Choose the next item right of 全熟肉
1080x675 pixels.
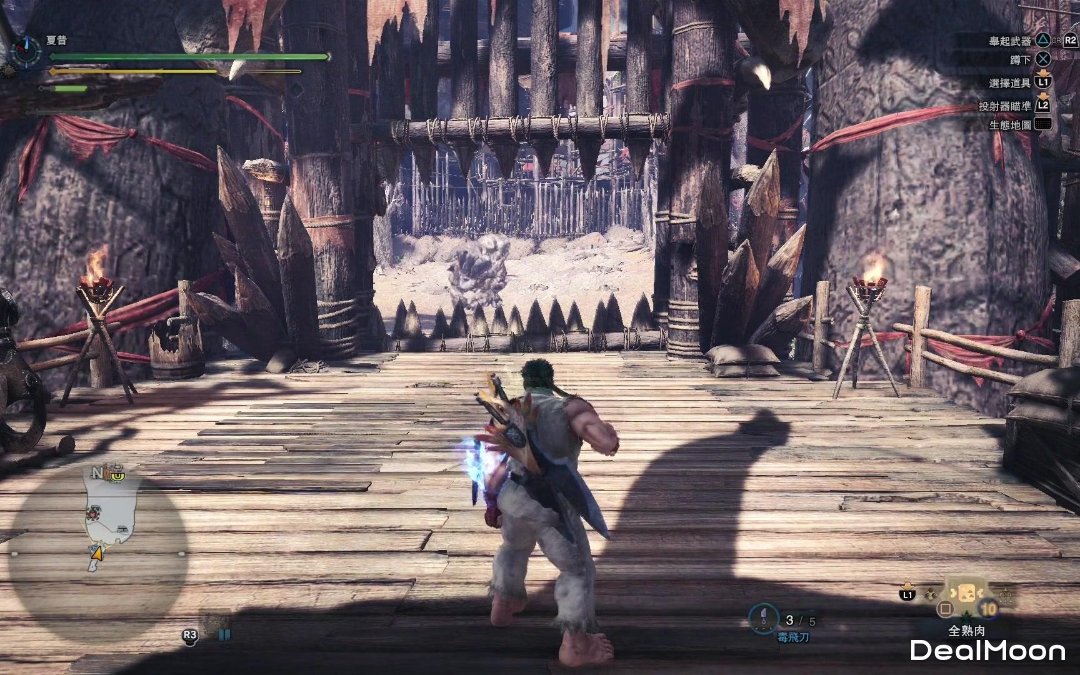pos(1003,596)
